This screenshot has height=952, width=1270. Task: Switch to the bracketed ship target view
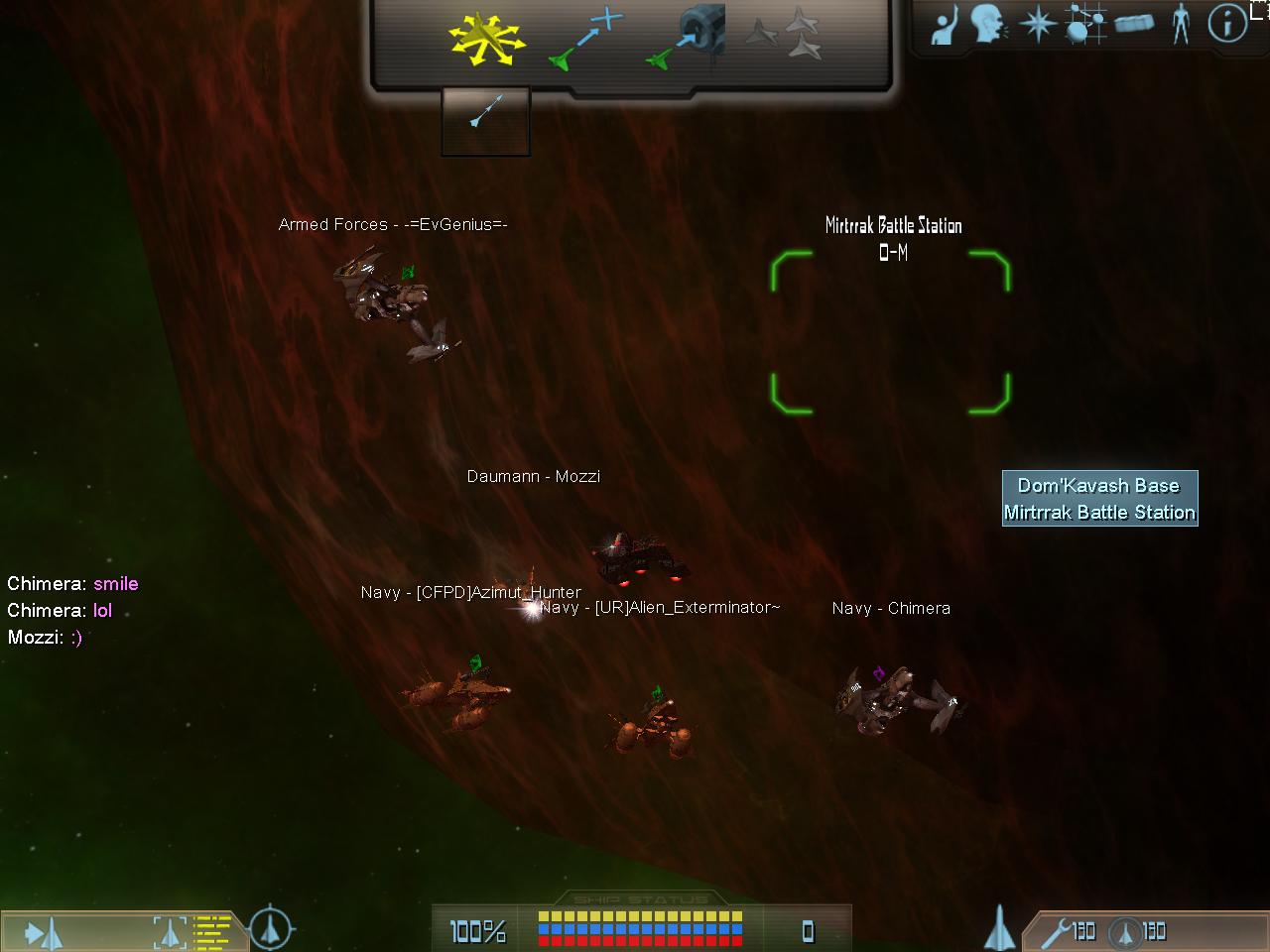[x=170, y=932]
